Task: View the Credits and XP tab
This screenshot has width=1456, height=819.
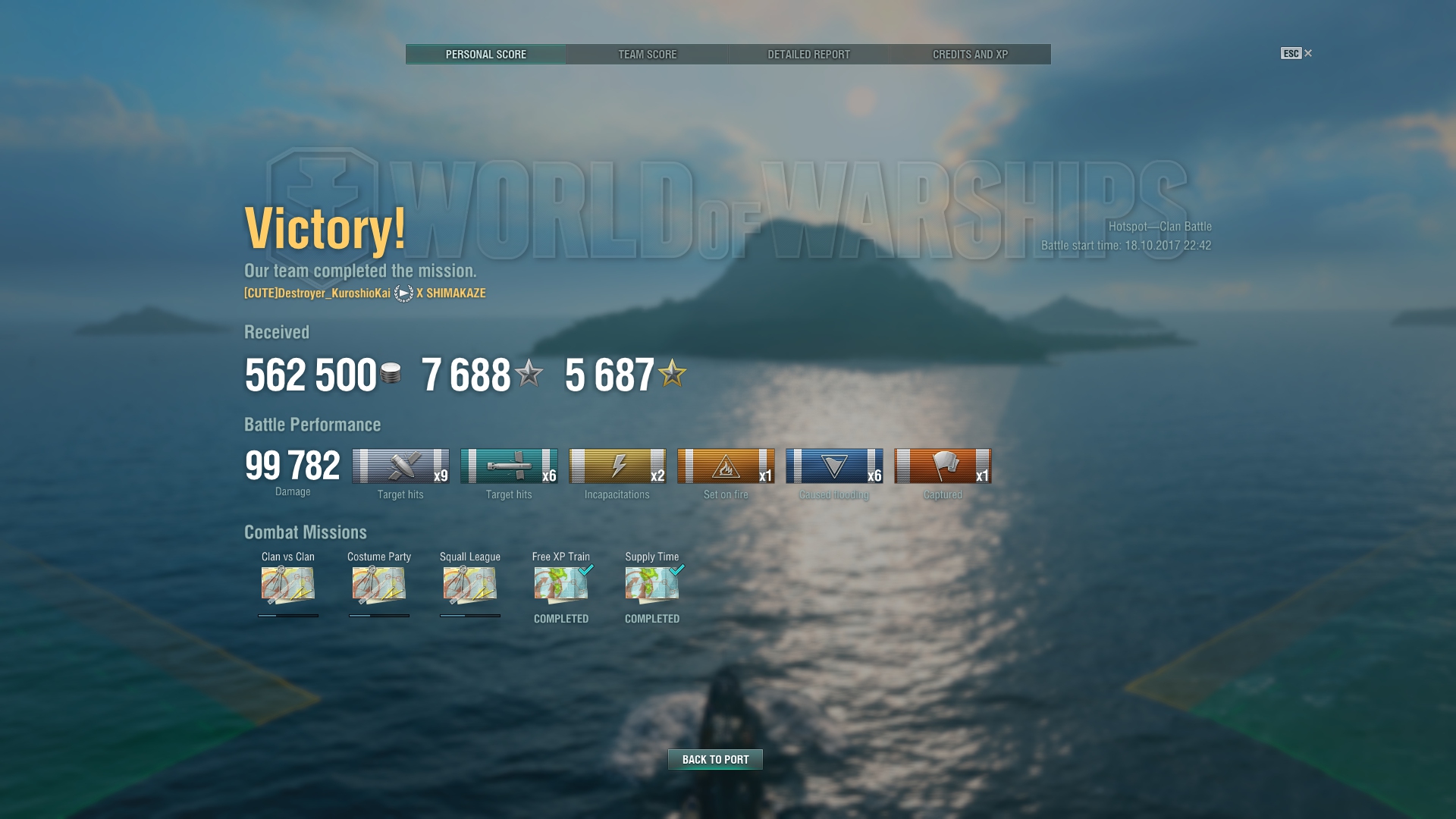Action: (x=970, y=55)
